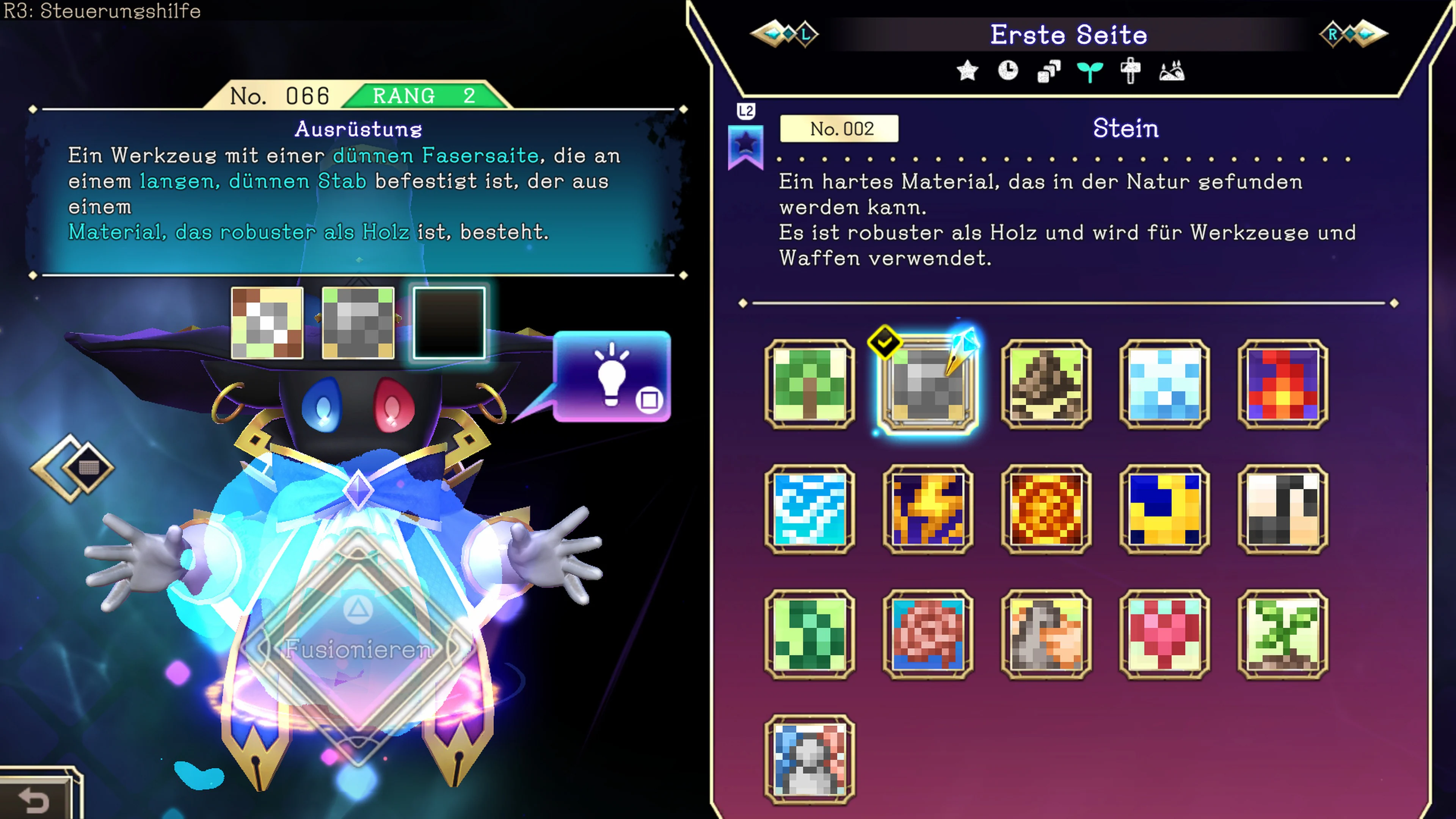
Task: Select the green sprout materials filter
Action: coord(1090,71)
